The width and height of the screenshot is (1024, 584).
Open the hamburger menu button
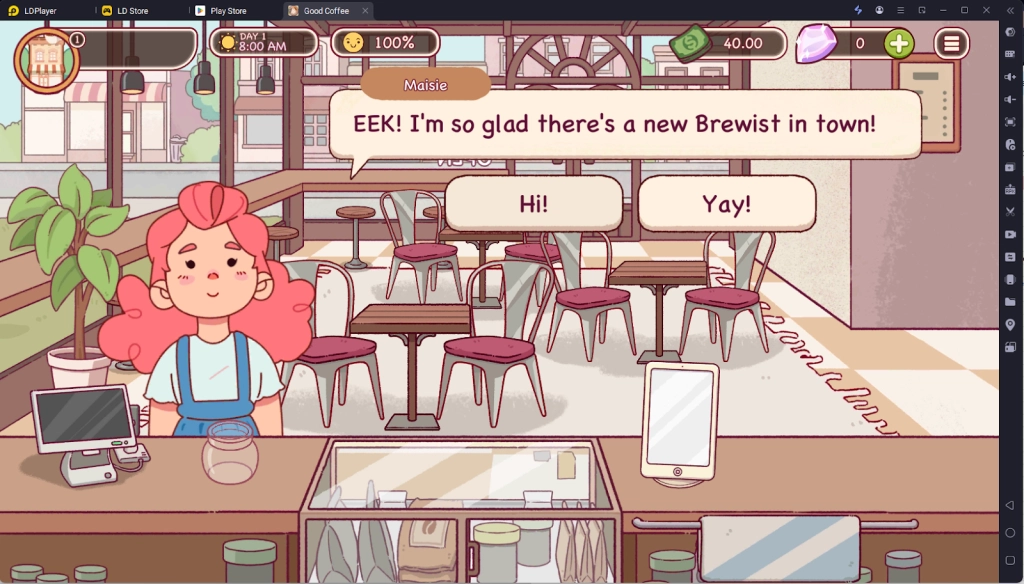pos(951,43)
